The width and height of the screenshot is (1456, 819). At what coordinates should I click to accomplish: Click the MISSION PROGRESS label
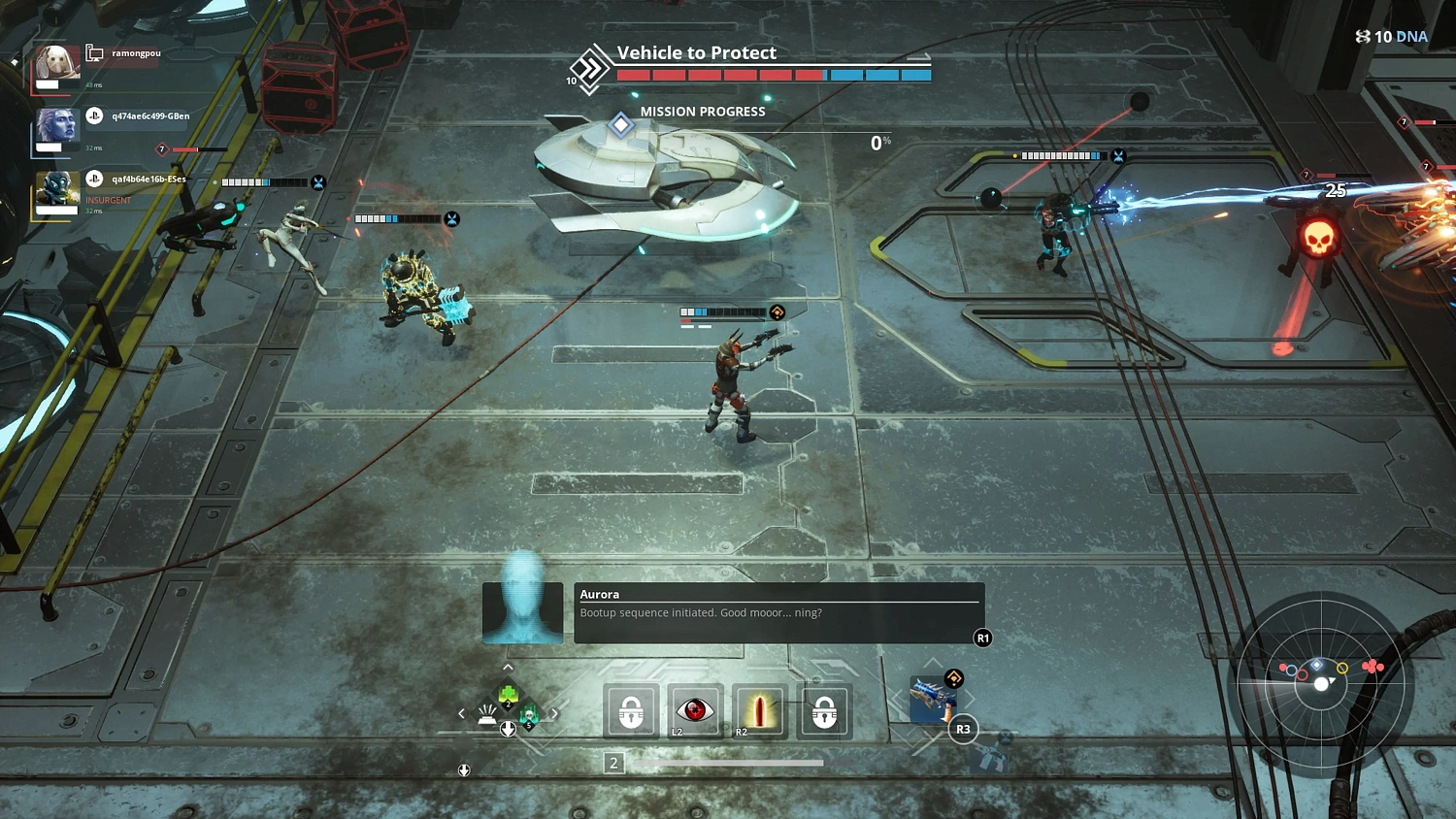point(702,112)
